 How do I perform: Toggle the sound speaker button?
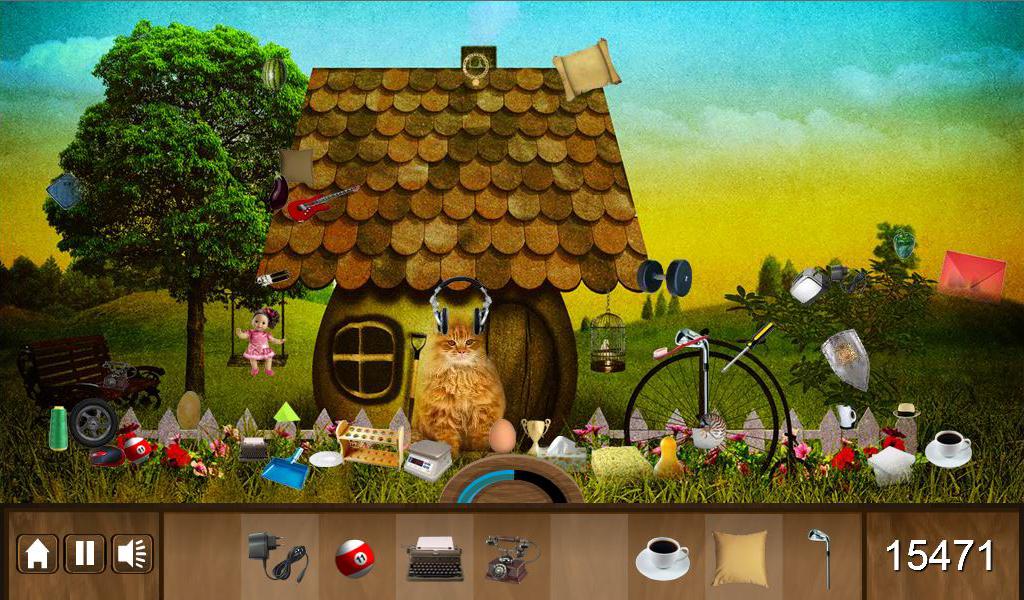coord(132,554)
